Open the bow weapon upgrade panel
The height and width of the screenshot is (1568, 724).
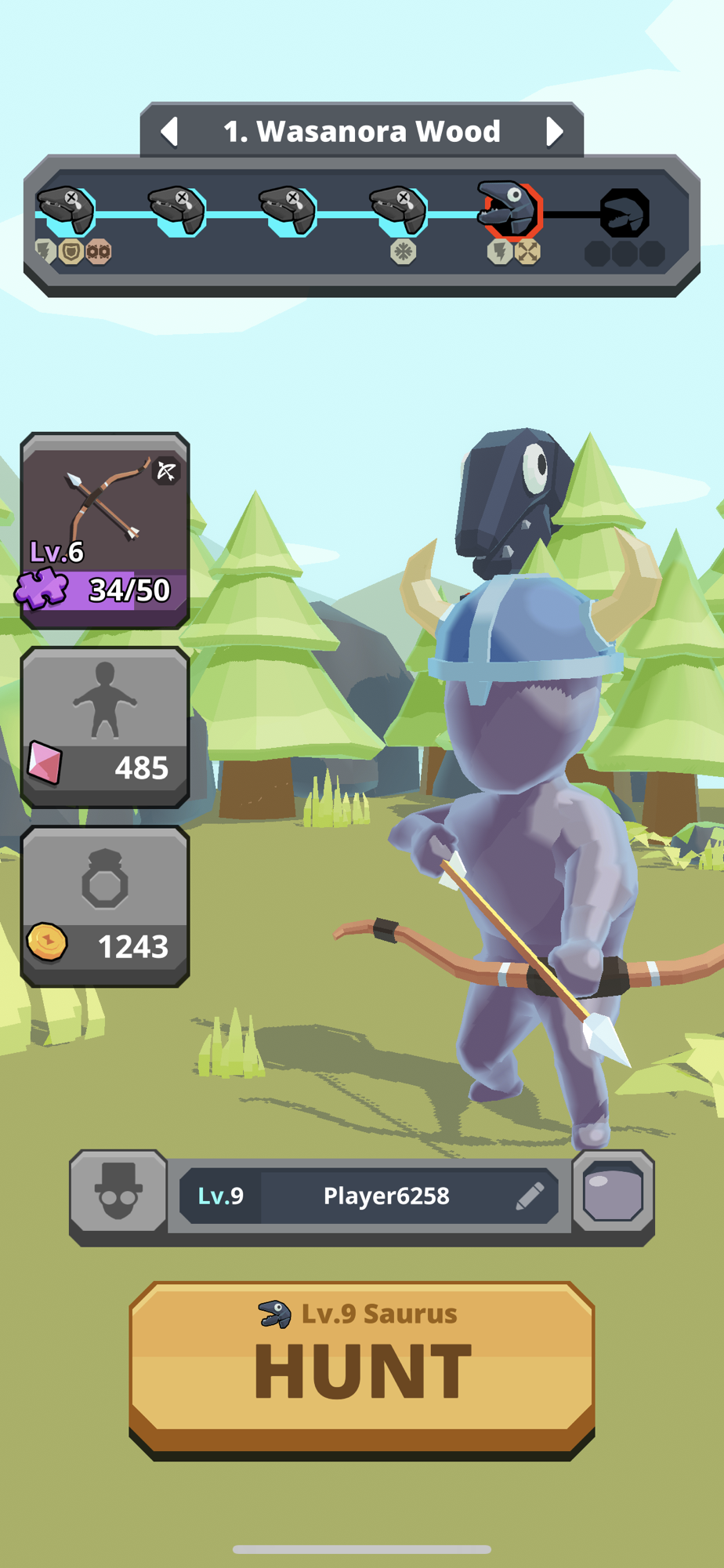pos(105,530)
